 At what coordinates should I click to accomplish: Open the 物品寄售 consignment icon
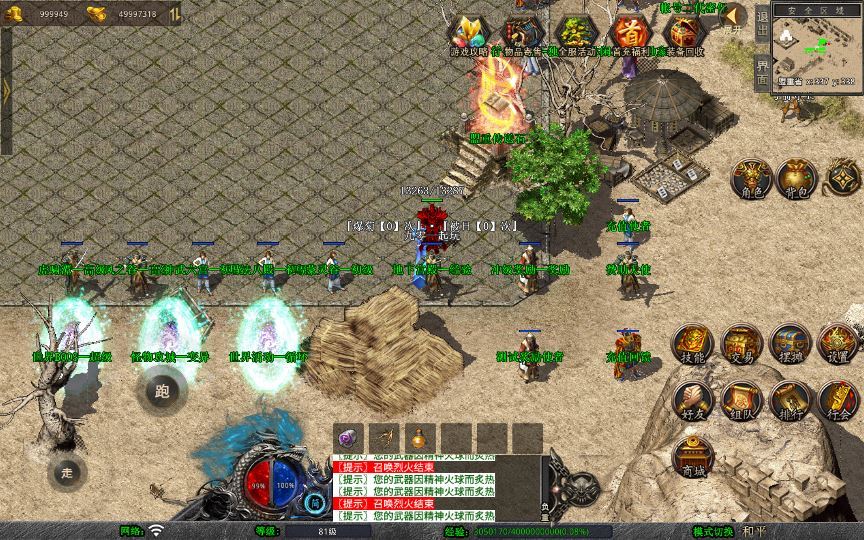point(521,32)
